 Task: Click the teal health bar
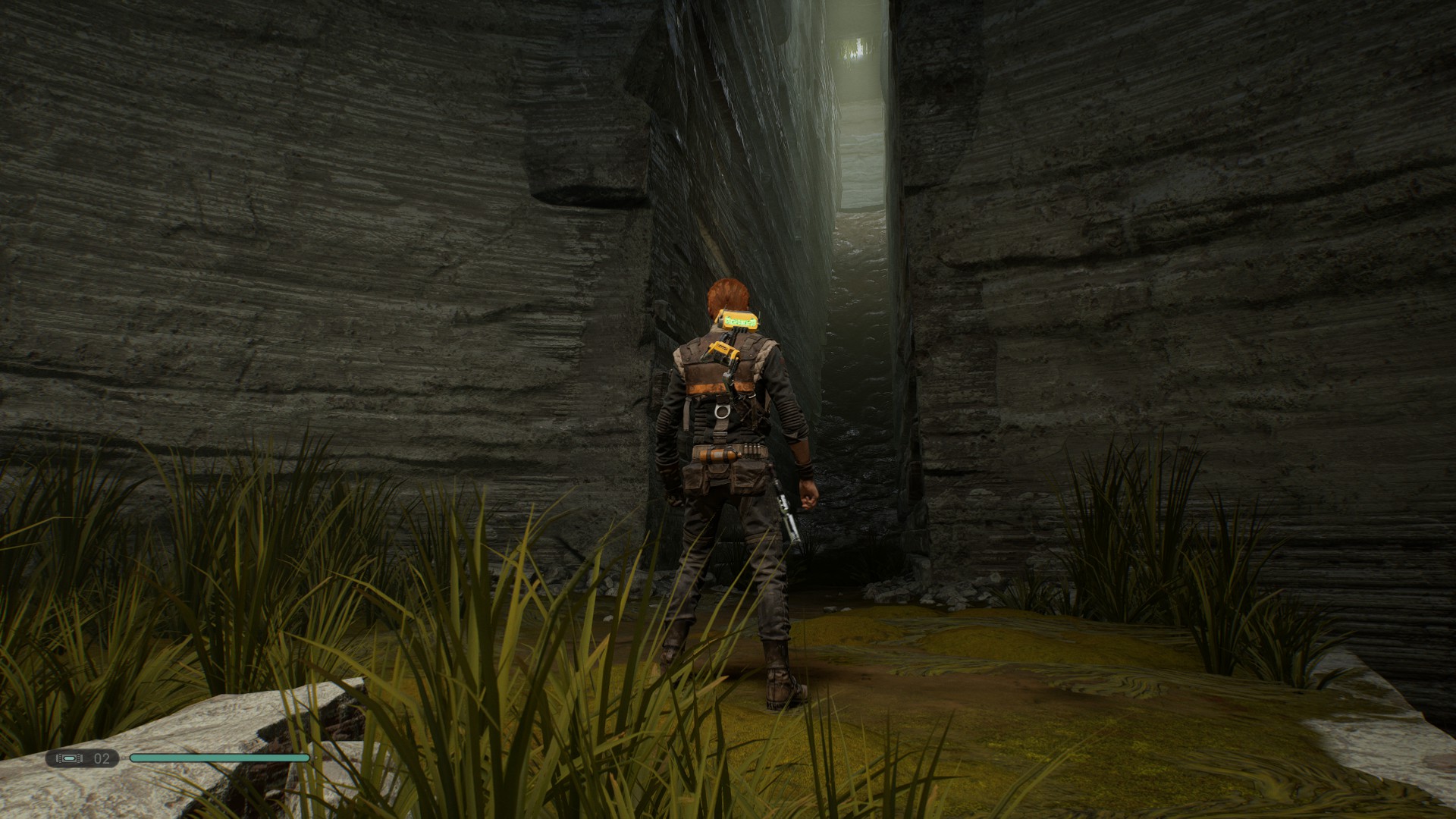point(220,757)
